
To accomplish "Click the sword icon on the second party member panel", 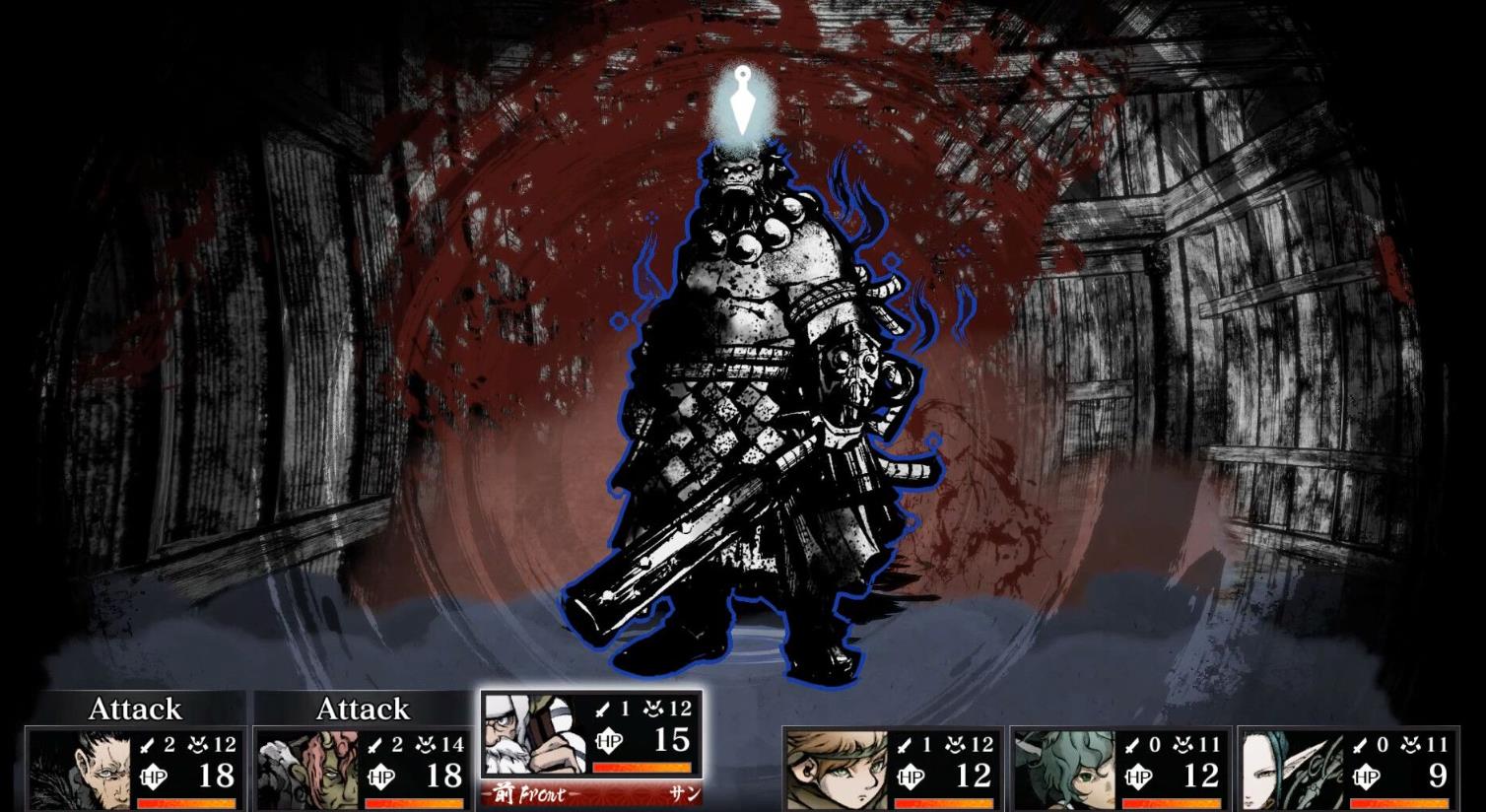I will point(373,744).
